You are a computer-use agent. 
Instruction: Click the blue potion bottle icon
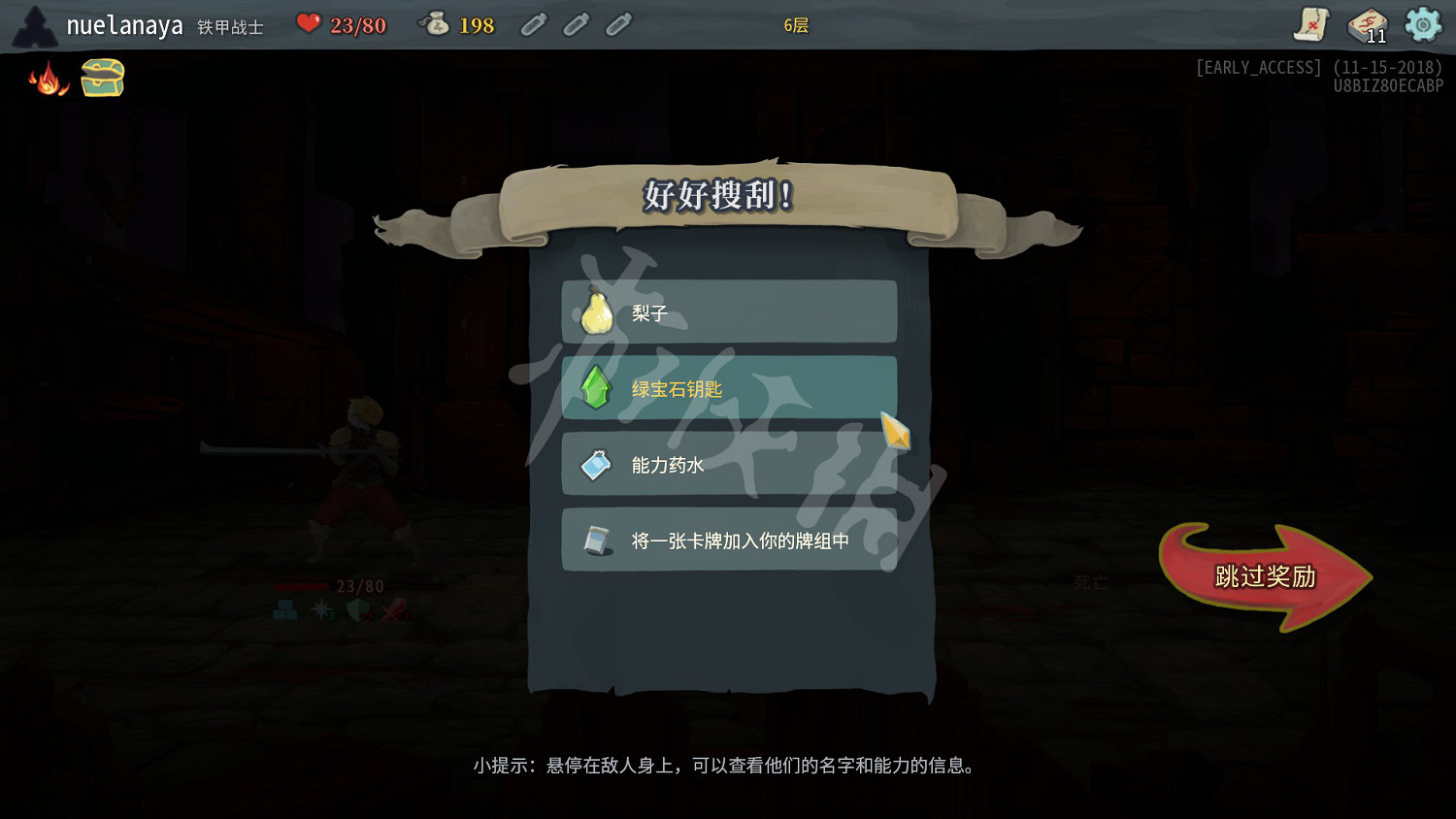tap(596, 465)
